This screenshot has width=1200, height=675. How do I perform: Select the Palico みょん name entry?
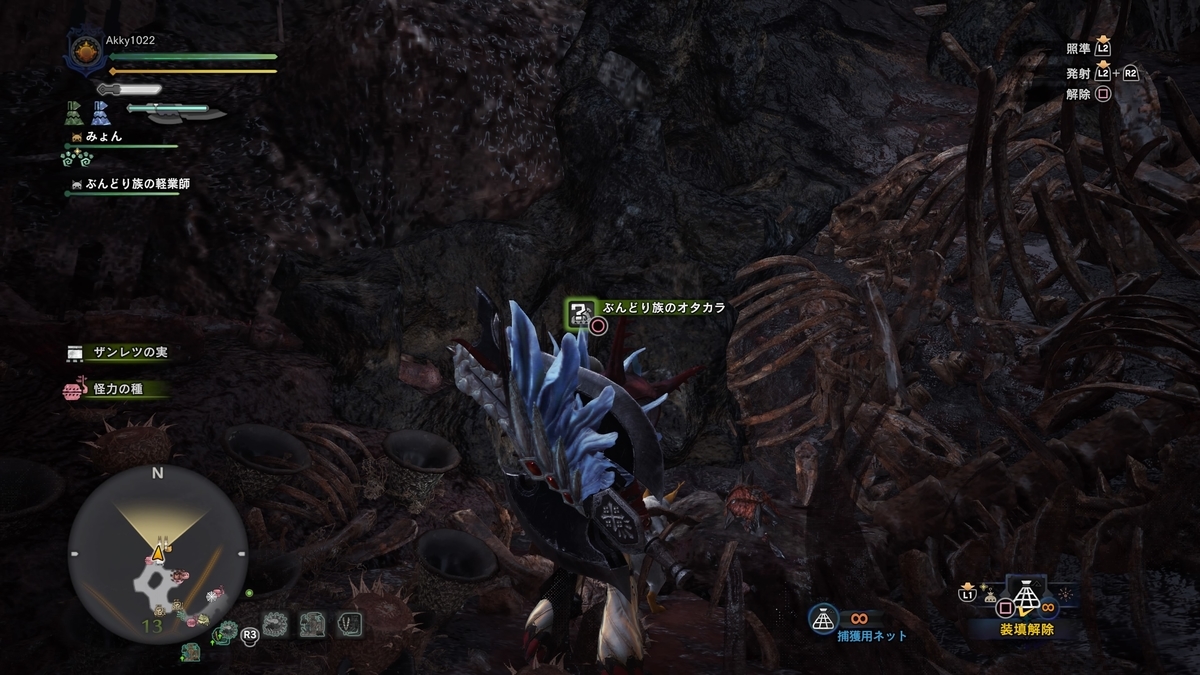tap(102, 136)
